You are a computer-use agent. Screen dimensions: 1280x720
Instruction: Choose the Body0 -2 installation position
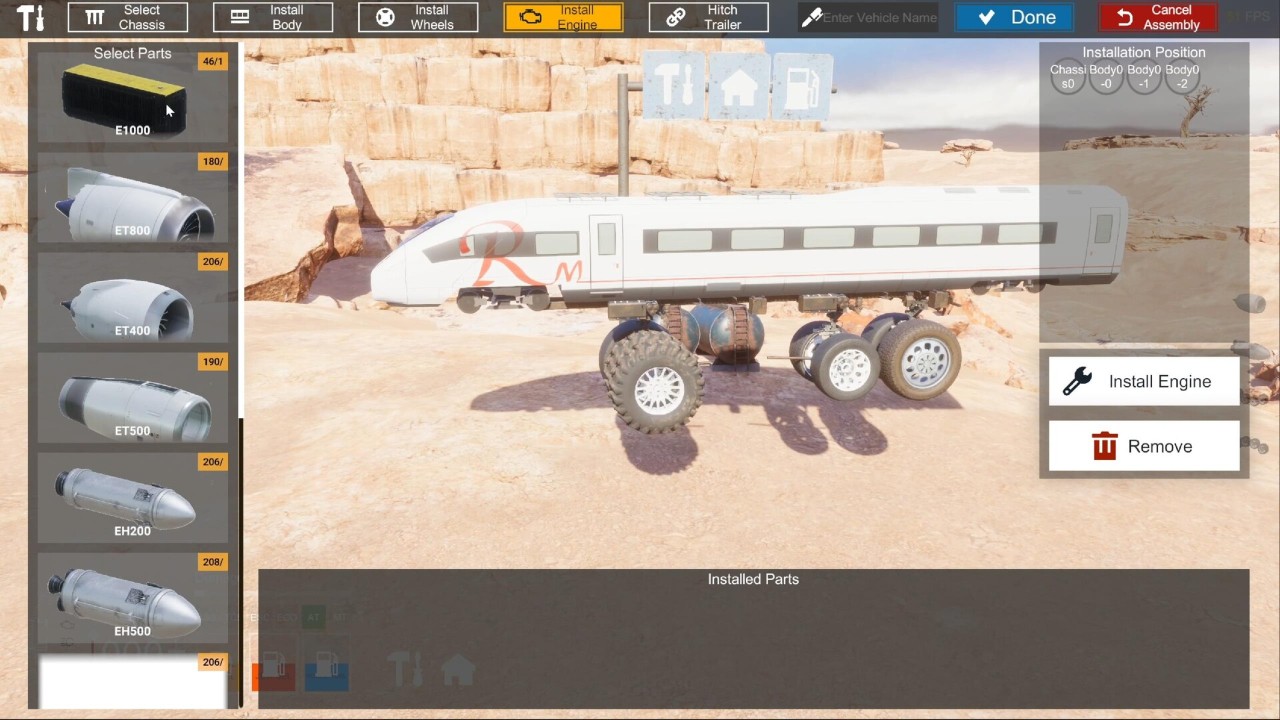[x=1182, y=77]
